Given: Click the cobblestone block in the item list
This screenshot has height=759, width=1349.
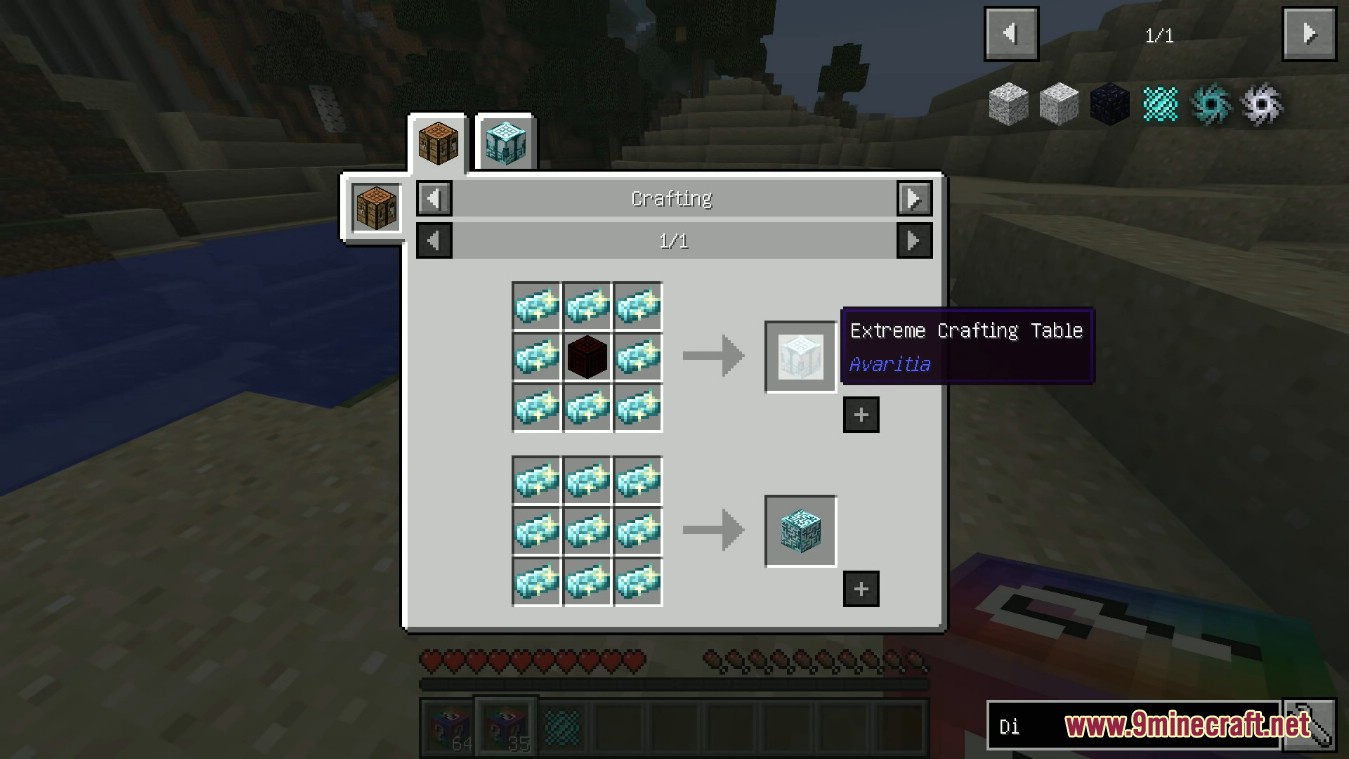Looking at the screenshot, I should point(1008,103).
